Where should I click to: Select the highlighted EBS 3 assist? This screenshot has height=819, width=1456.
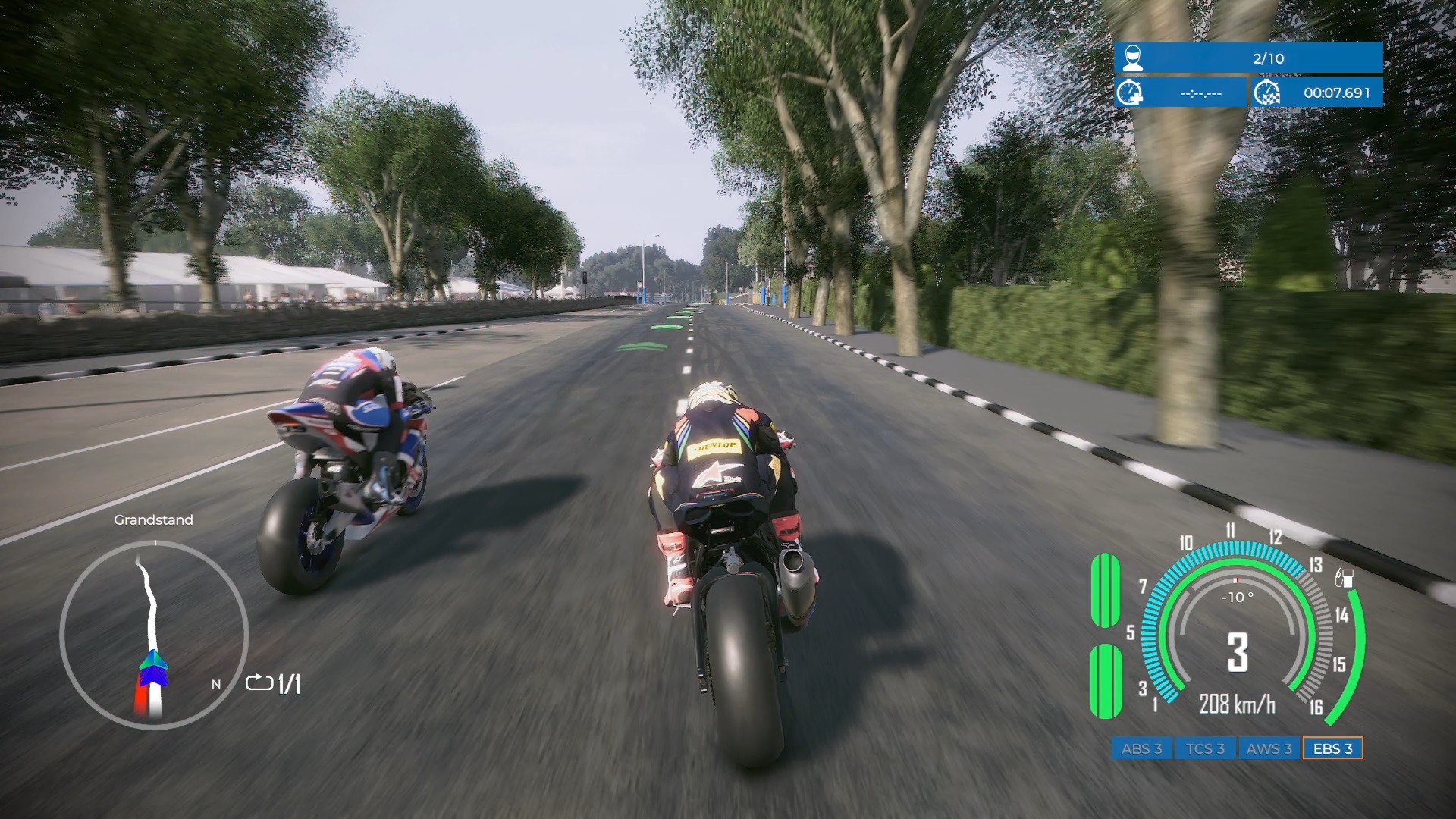1332,748
